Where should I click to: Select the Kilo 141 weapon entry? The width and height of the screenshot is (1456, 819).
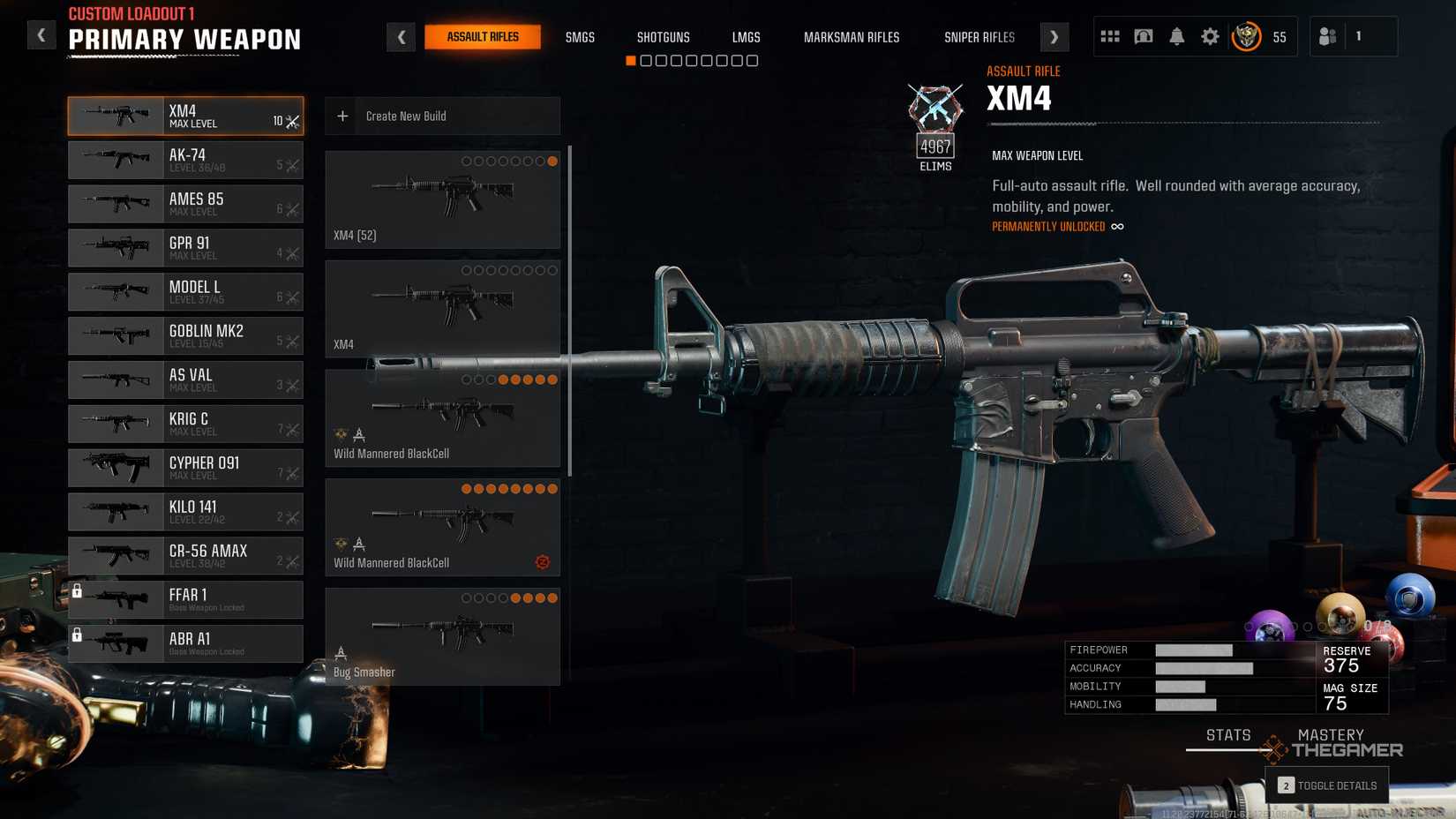click(185, 512)
